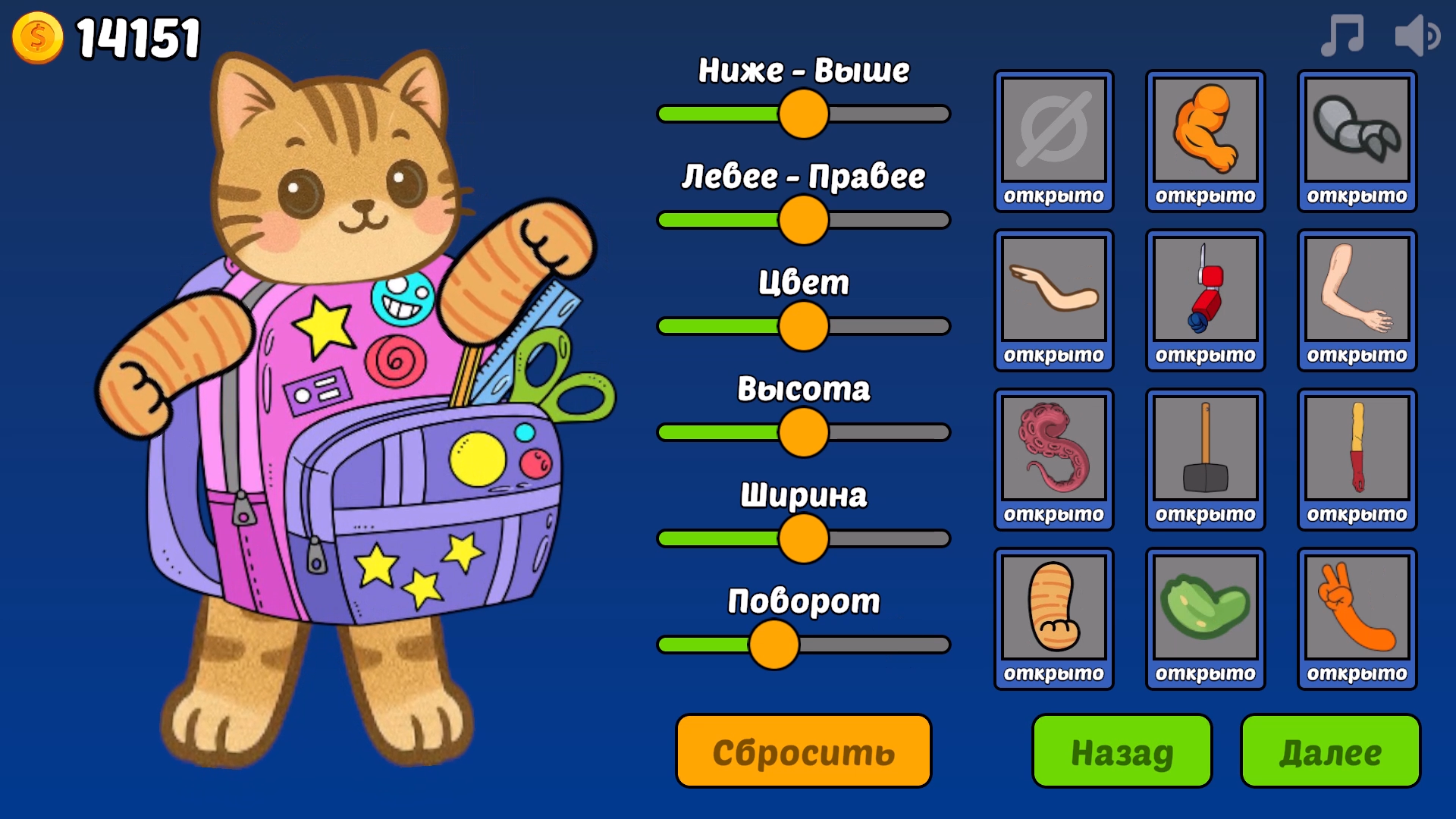Select the green pickle arm
This screenshot has height=819, width=1456.
[1205, 614]
